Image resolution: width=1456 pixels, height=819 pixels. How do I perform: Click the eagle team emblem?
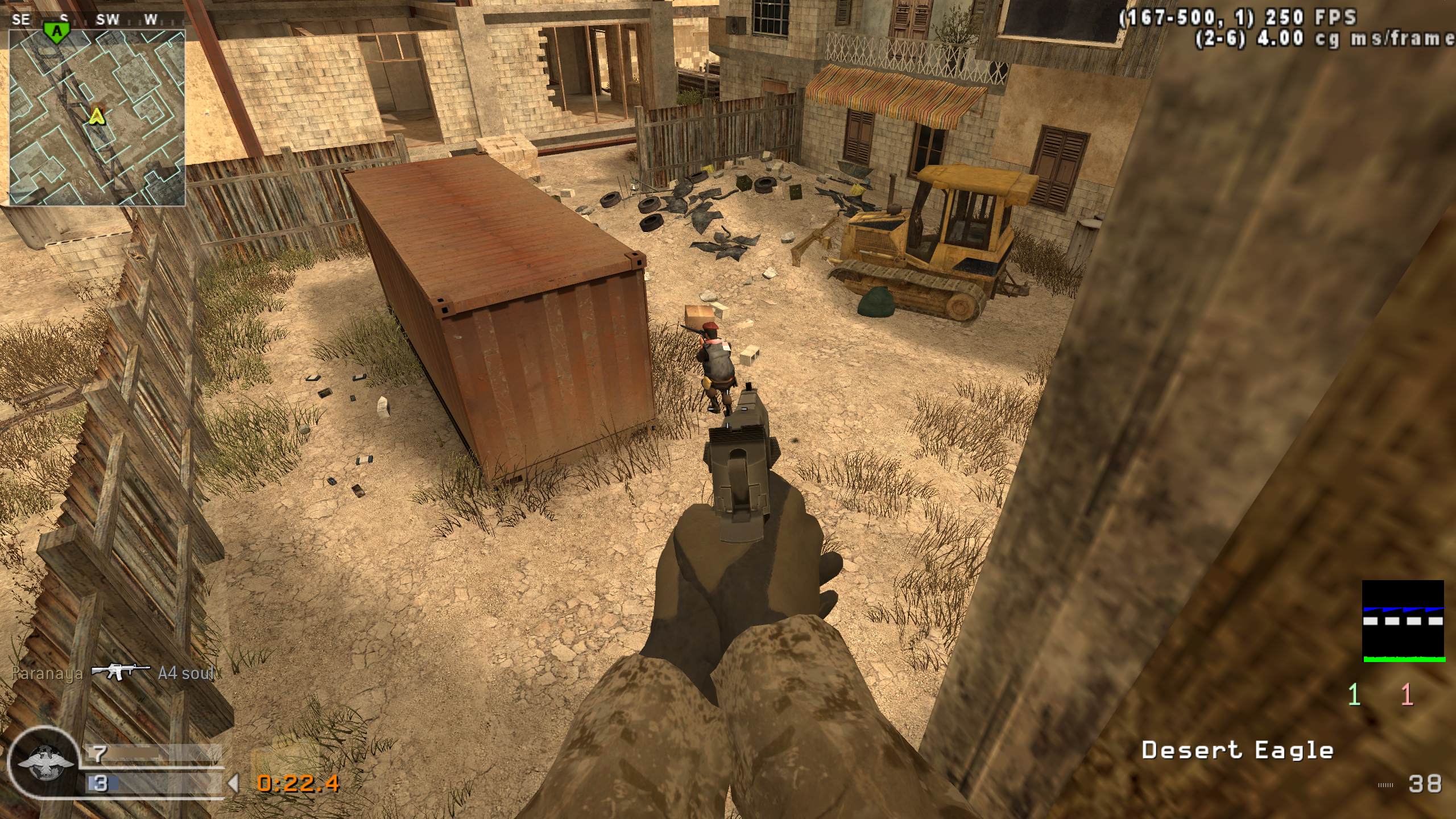[44, 762]
